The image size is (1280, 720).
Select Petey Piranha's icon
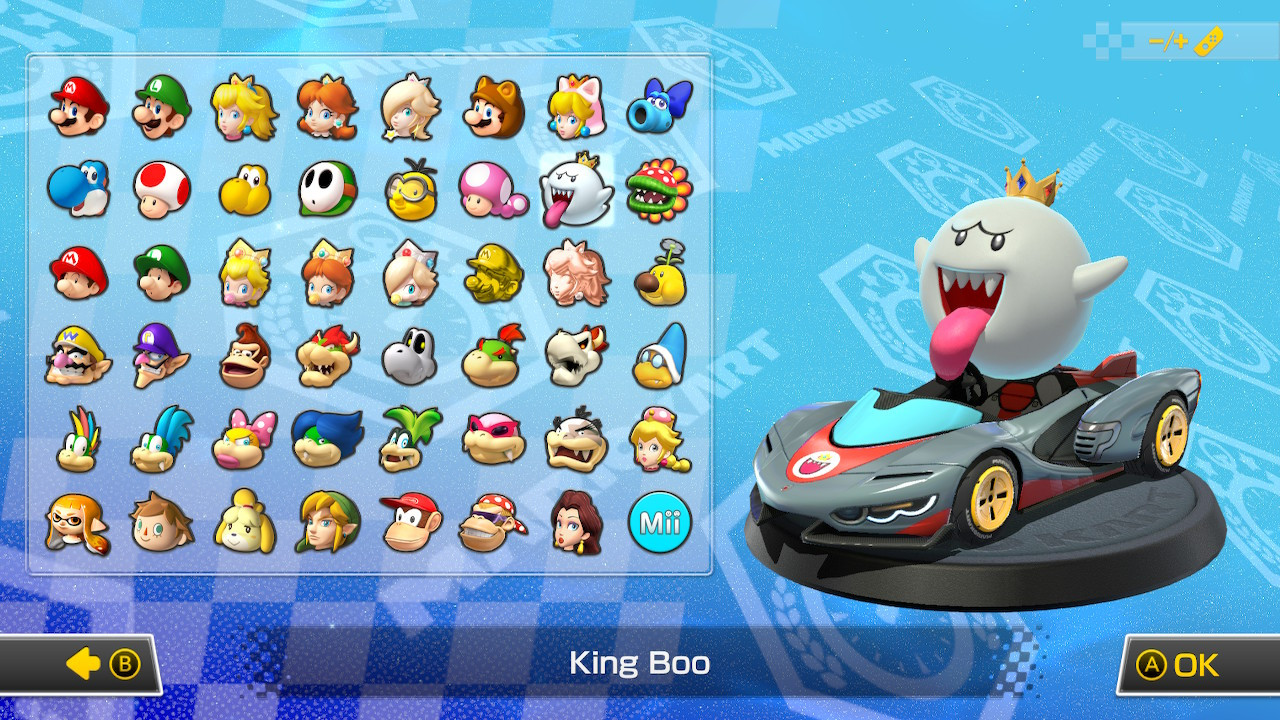click(x=660, y=189)
